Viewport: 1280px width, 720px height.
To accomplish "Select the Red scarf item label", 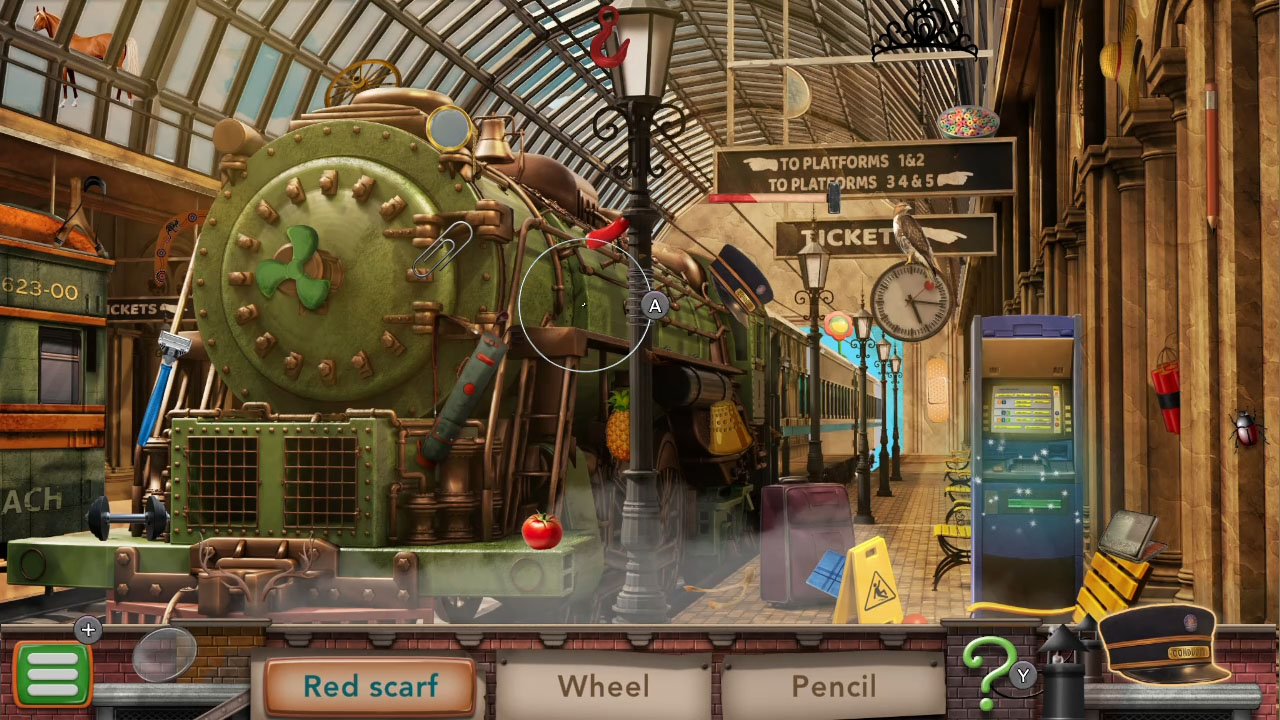I will pos(370,686).
